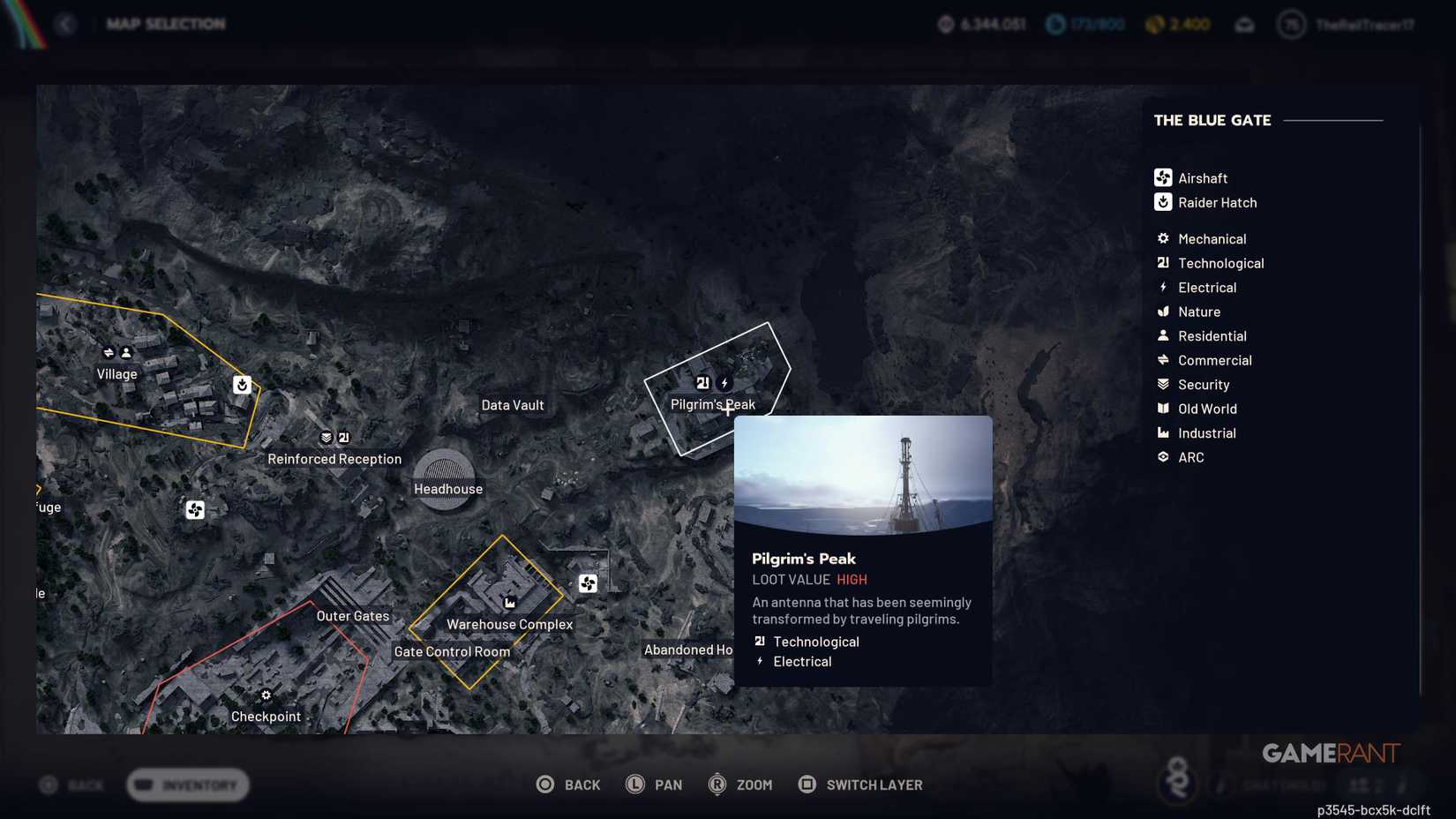
Task: Open the Inventory from the bottom bar
Action: click(x=186, y=785)
